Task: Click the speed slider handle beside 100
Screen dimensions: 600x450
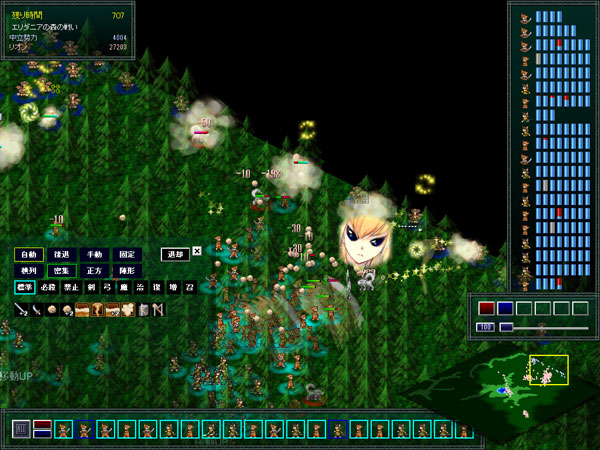Action: [506, 327]
